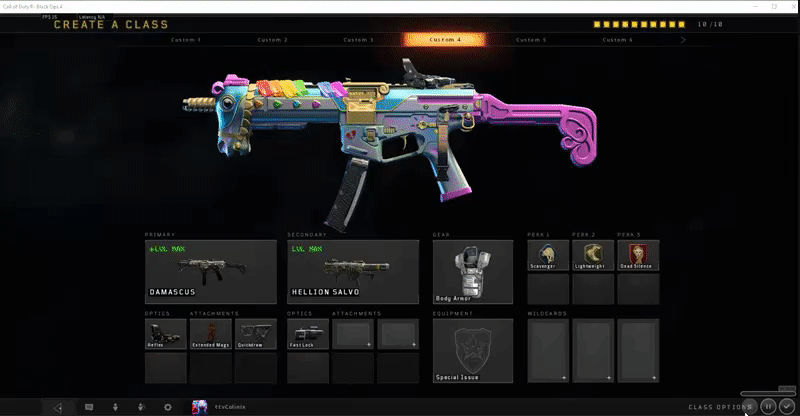The image size is (800, 416).
Task: Go back with the bottom-left arrow button
Action: 58,407
